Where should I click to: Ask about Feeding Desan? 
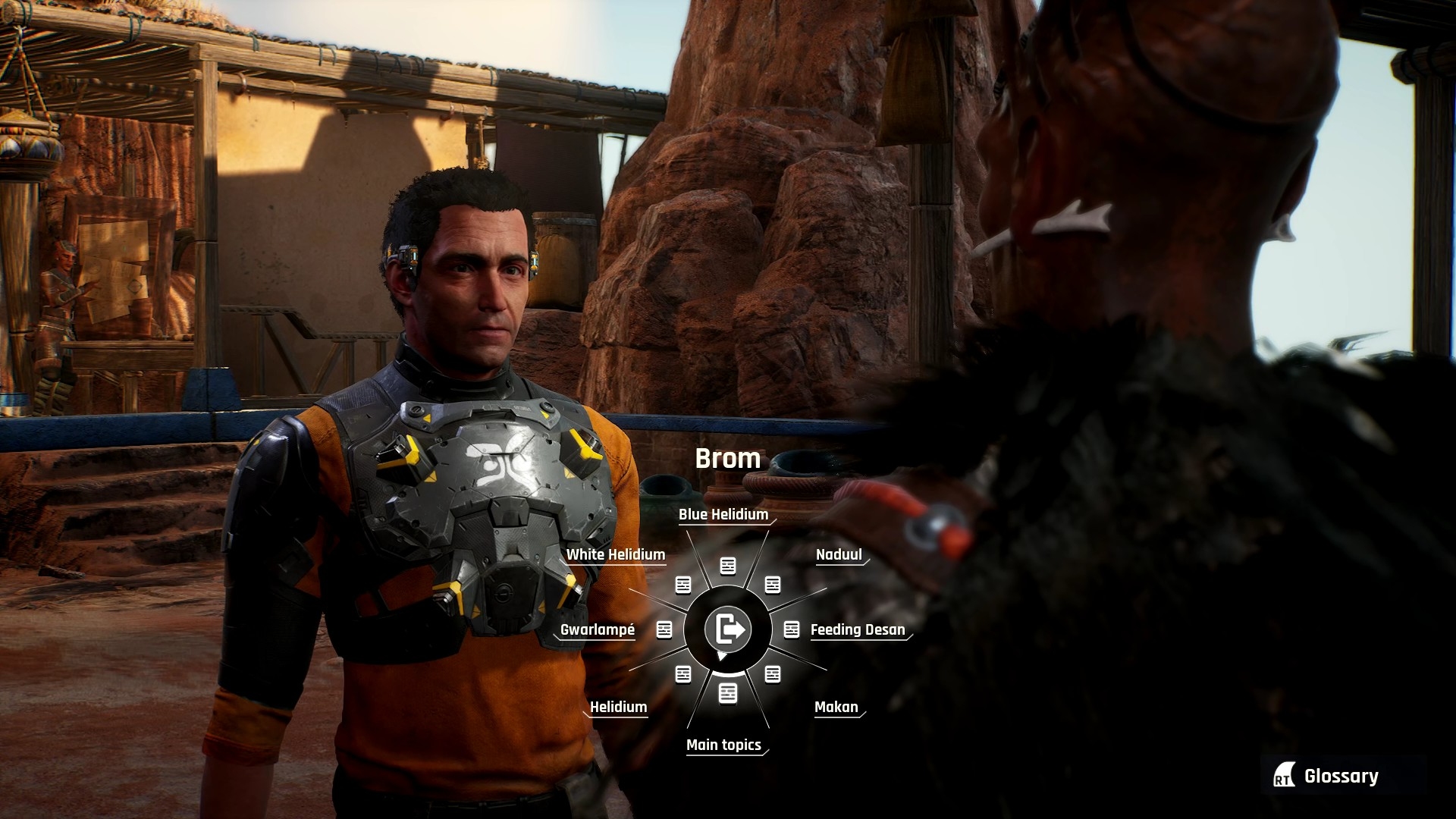pyautogui.click(x=857, y=630)
